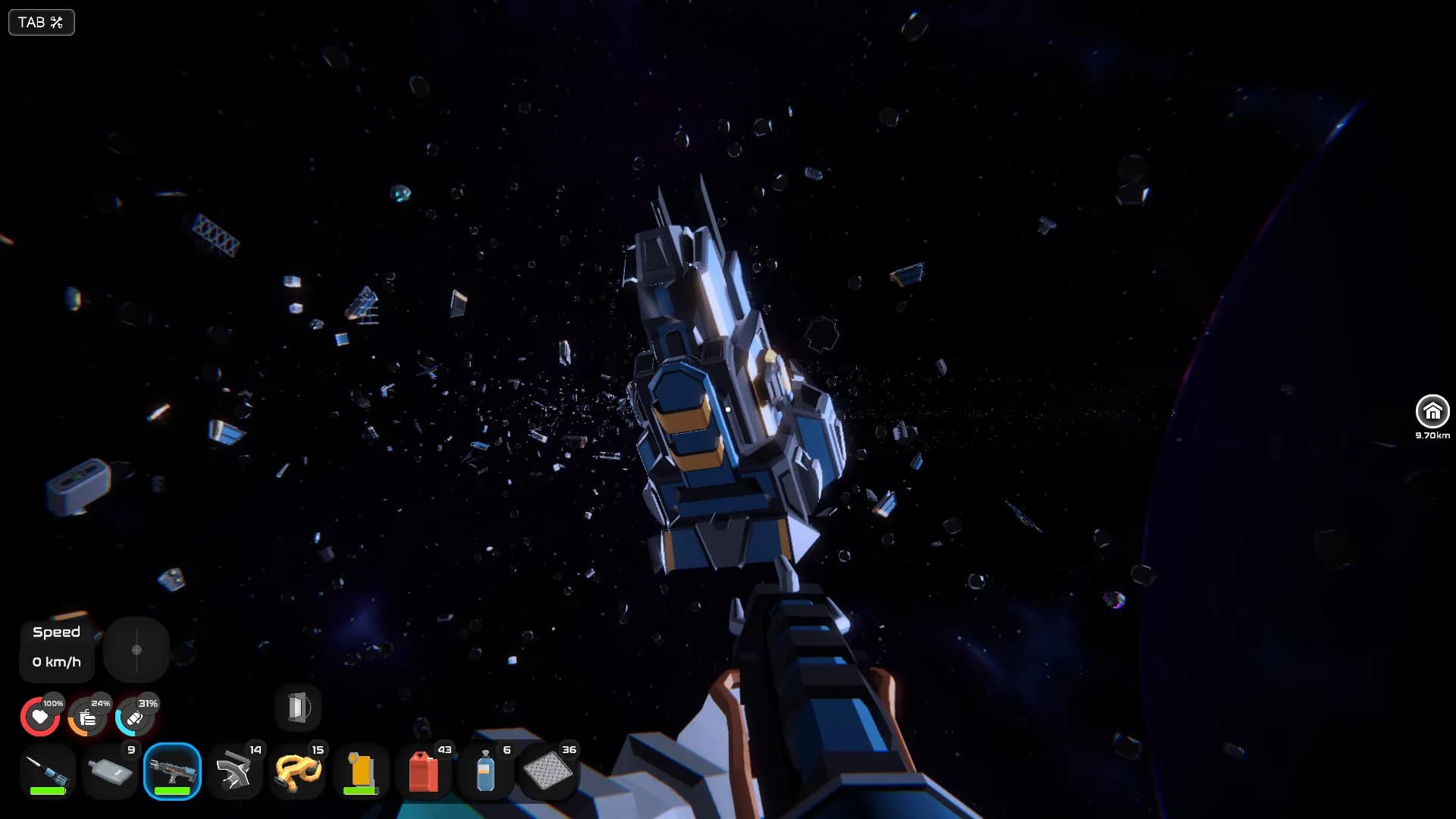Click the oxygen tank status icon
Image resolution: width=1456 pixels, height=819 pixels.
134,717
